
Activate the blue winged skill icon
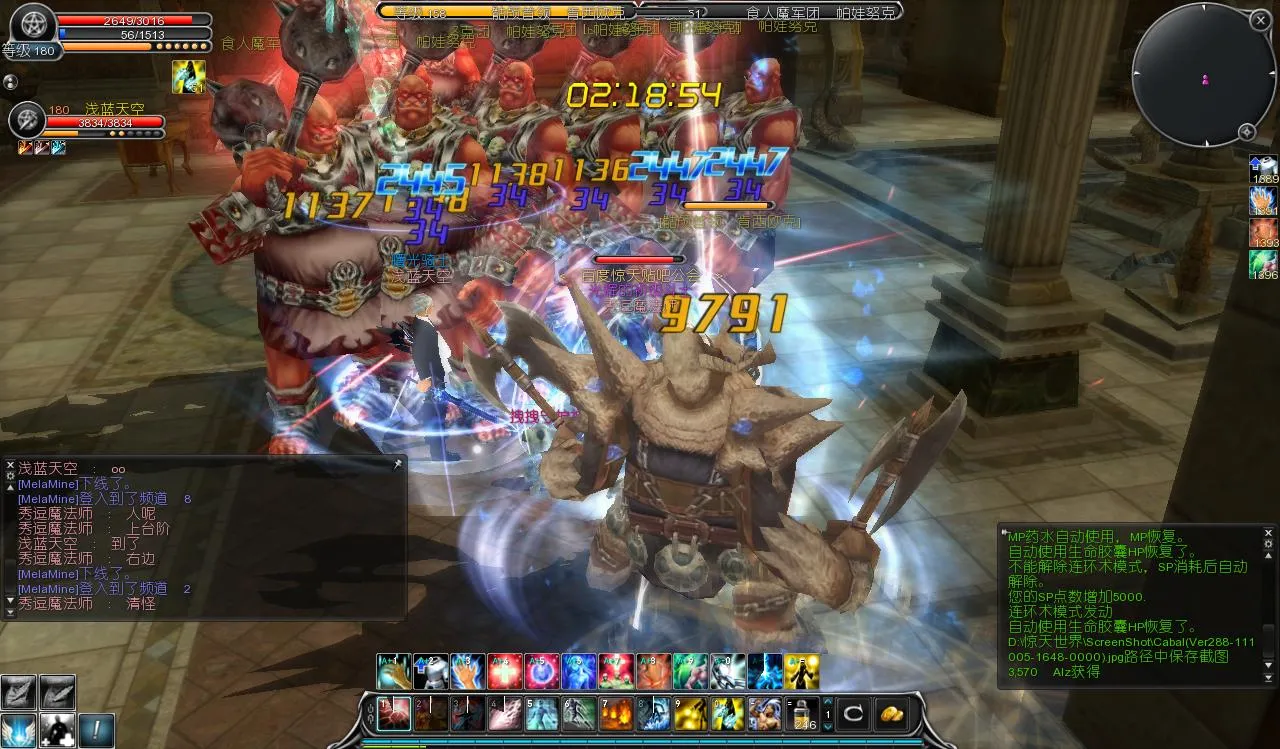(18, 729)
